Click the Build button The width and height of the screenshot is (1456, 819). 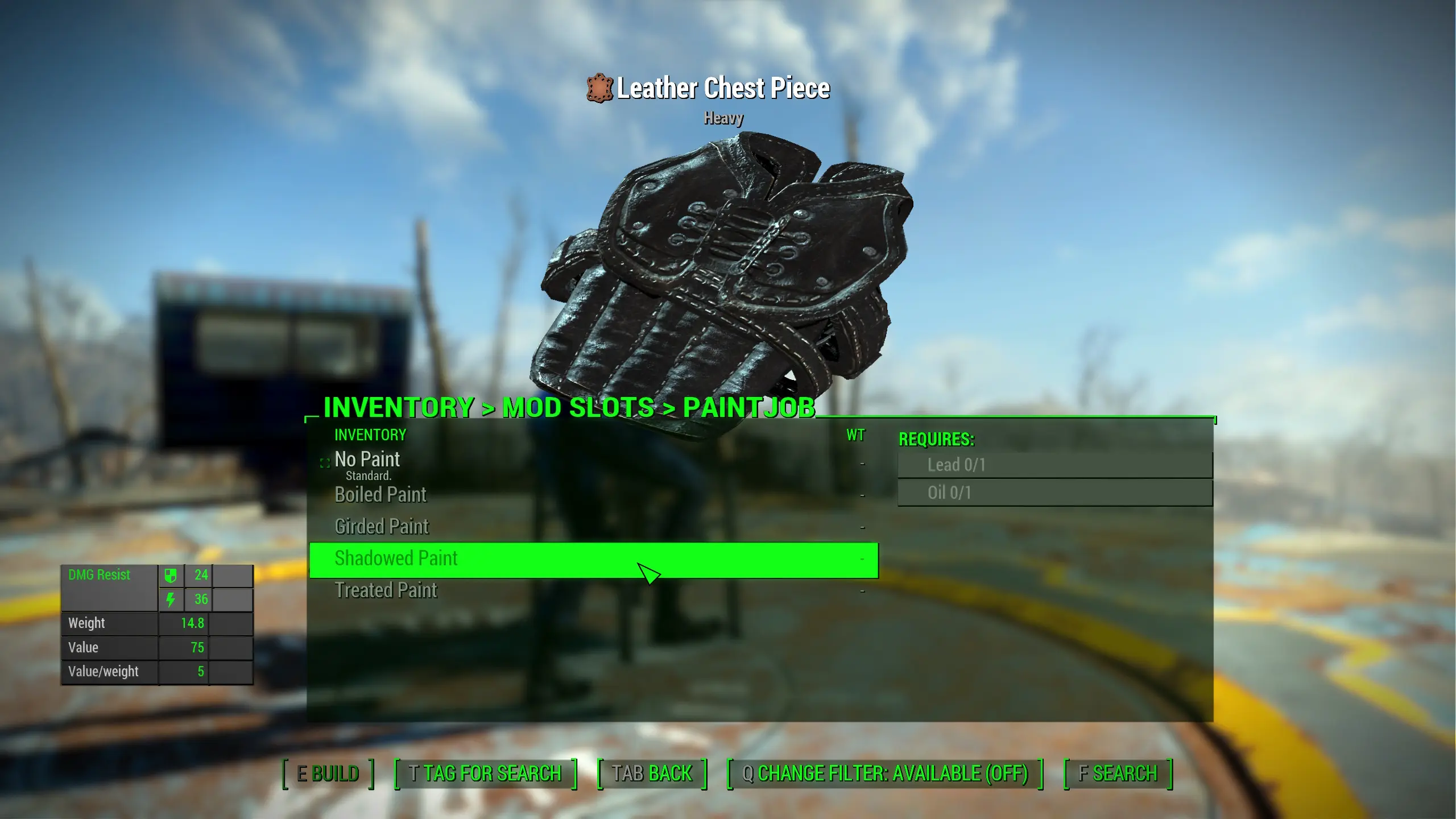tap(328, 774)
